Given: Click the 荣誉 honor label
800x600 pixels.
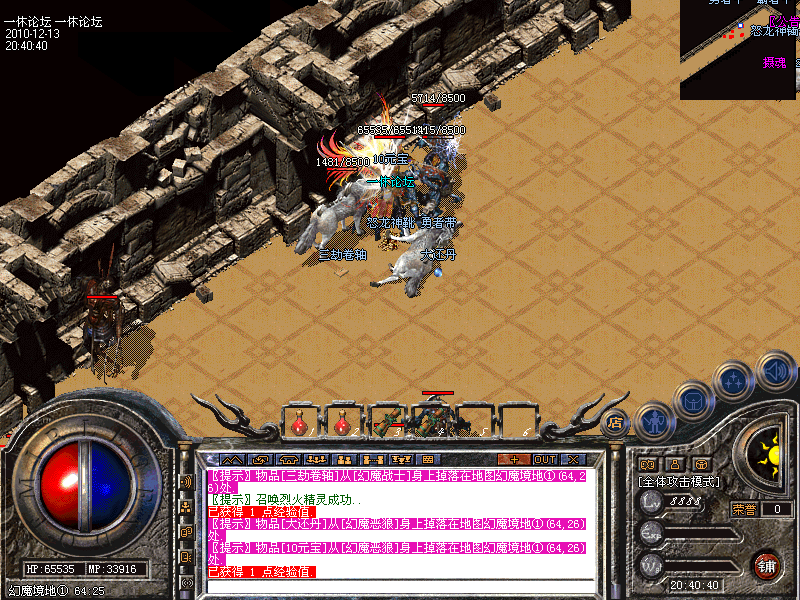Looking at the screenshot, I should 744,509.
